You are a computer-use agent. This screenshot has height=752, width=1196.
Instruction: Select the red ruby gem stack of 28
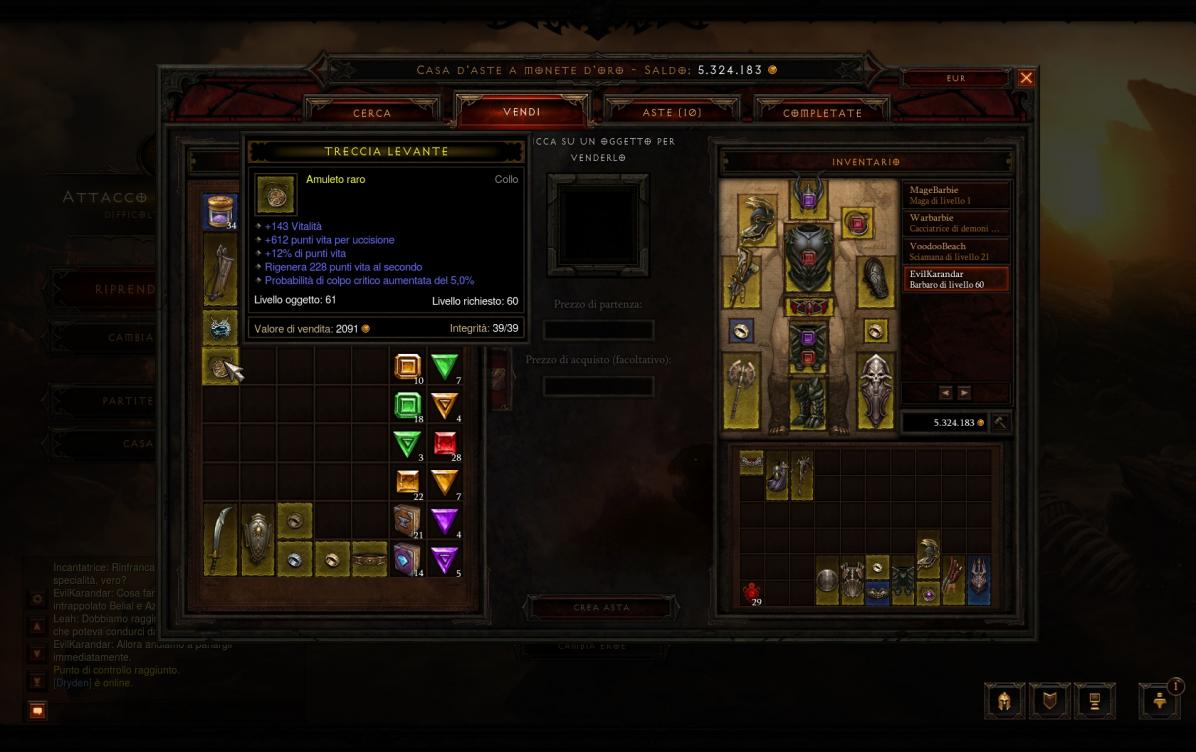click(445, 443)
